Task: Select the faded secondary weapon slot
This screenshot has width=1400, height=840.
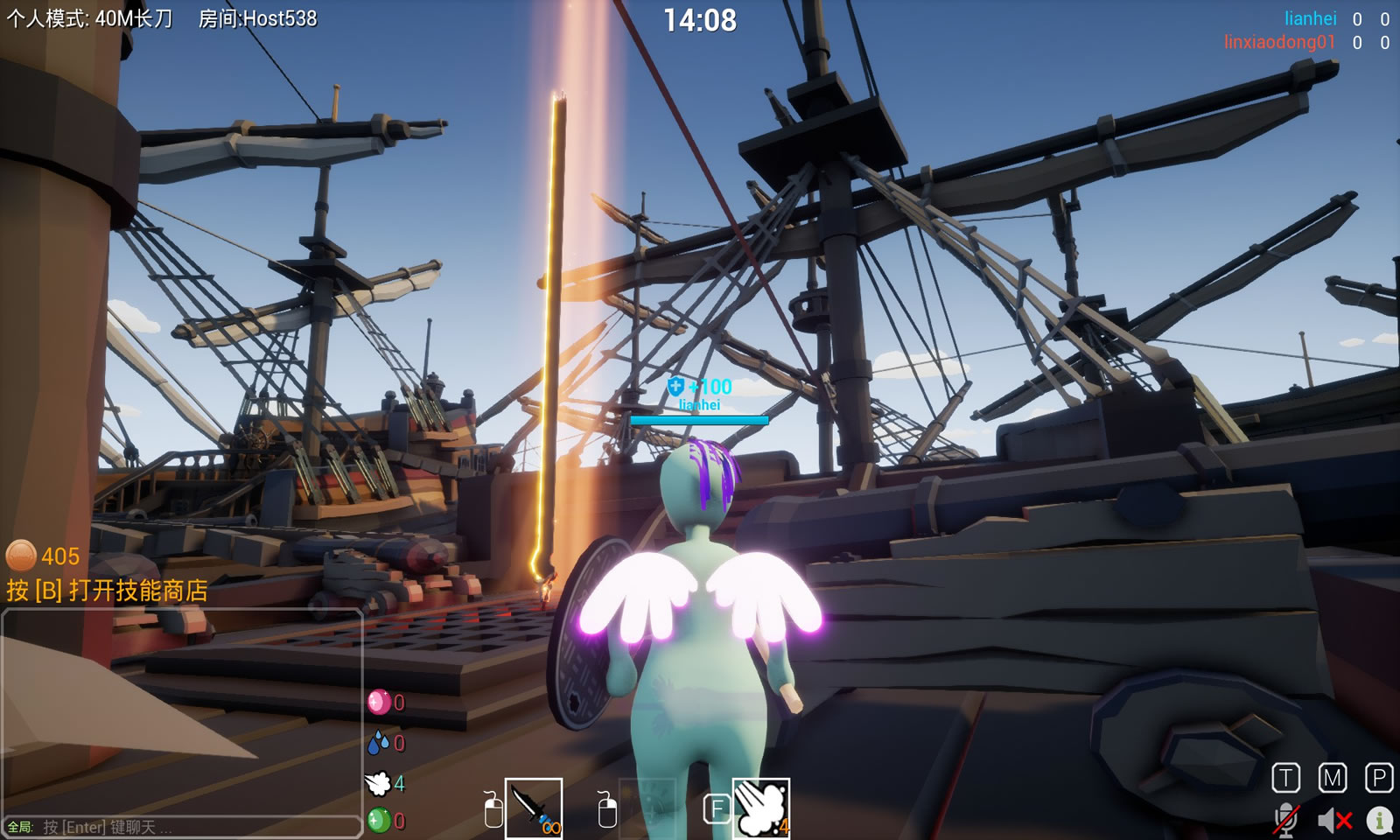Action: (647, 808)
